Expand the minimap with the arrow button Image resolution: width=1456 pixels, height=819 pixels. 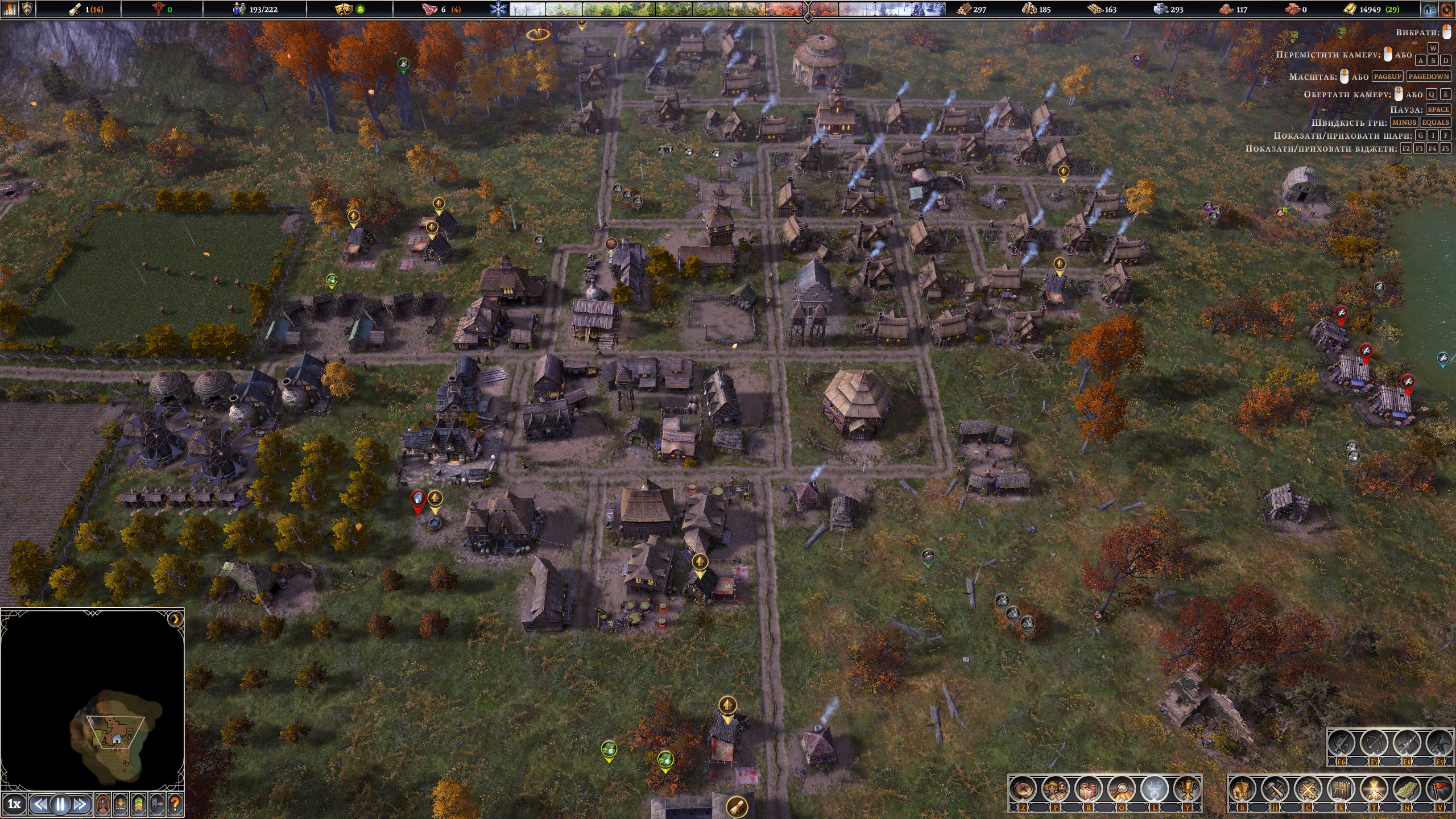click(175, 619)
